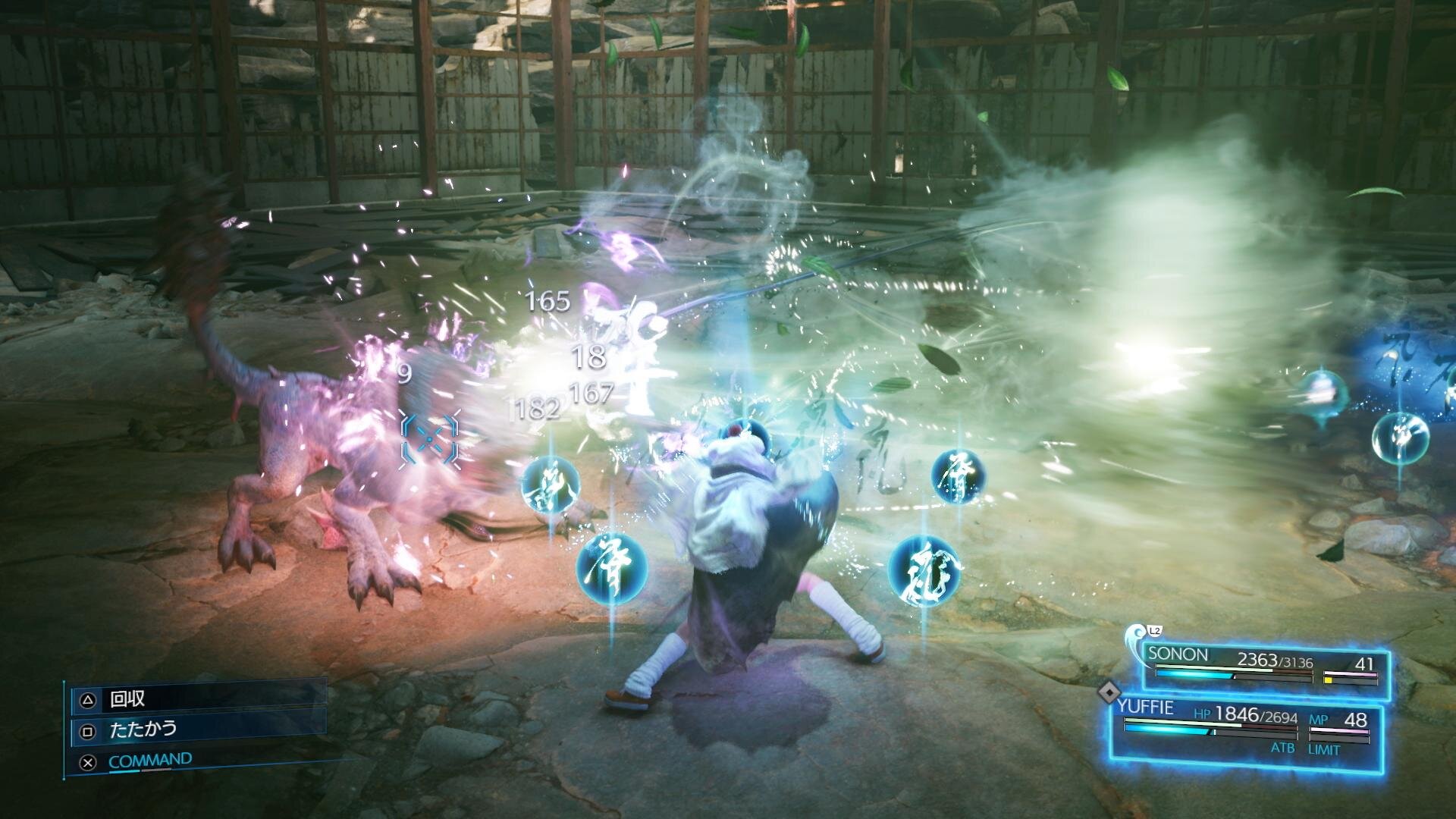Click the damage number 165 above the enemy

pos(548,302)
